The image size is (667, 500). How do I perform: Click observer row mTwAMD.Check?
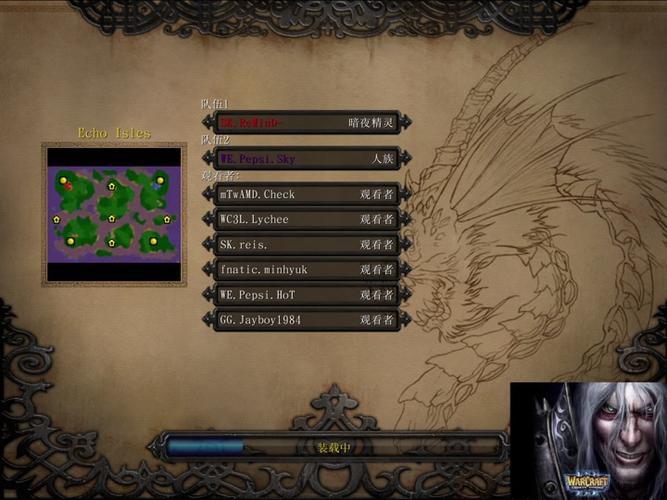pyautogui.click(x=306, y=194)
